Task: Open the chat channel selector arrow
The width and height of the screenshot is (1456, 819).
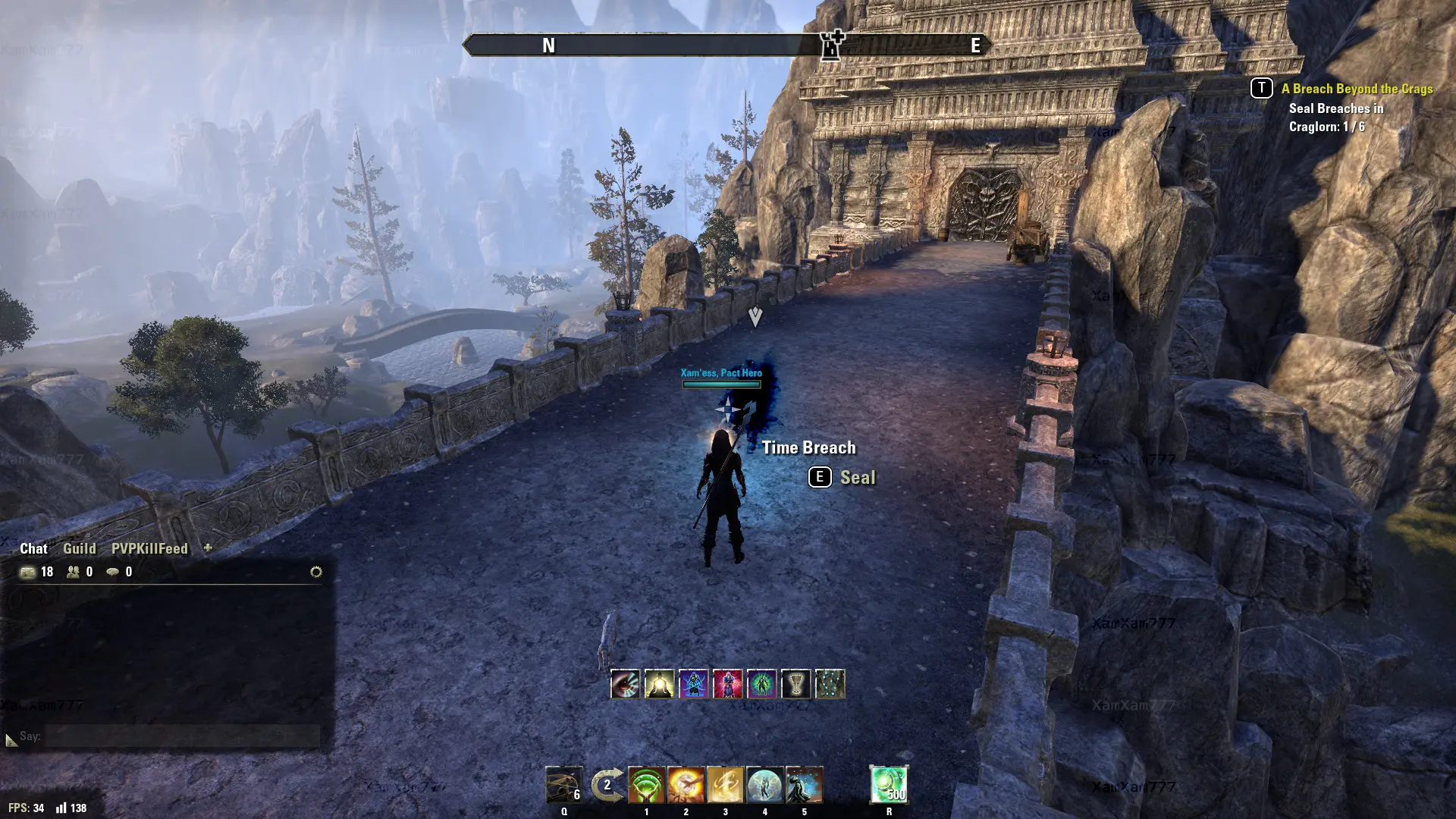Action: 11,739
